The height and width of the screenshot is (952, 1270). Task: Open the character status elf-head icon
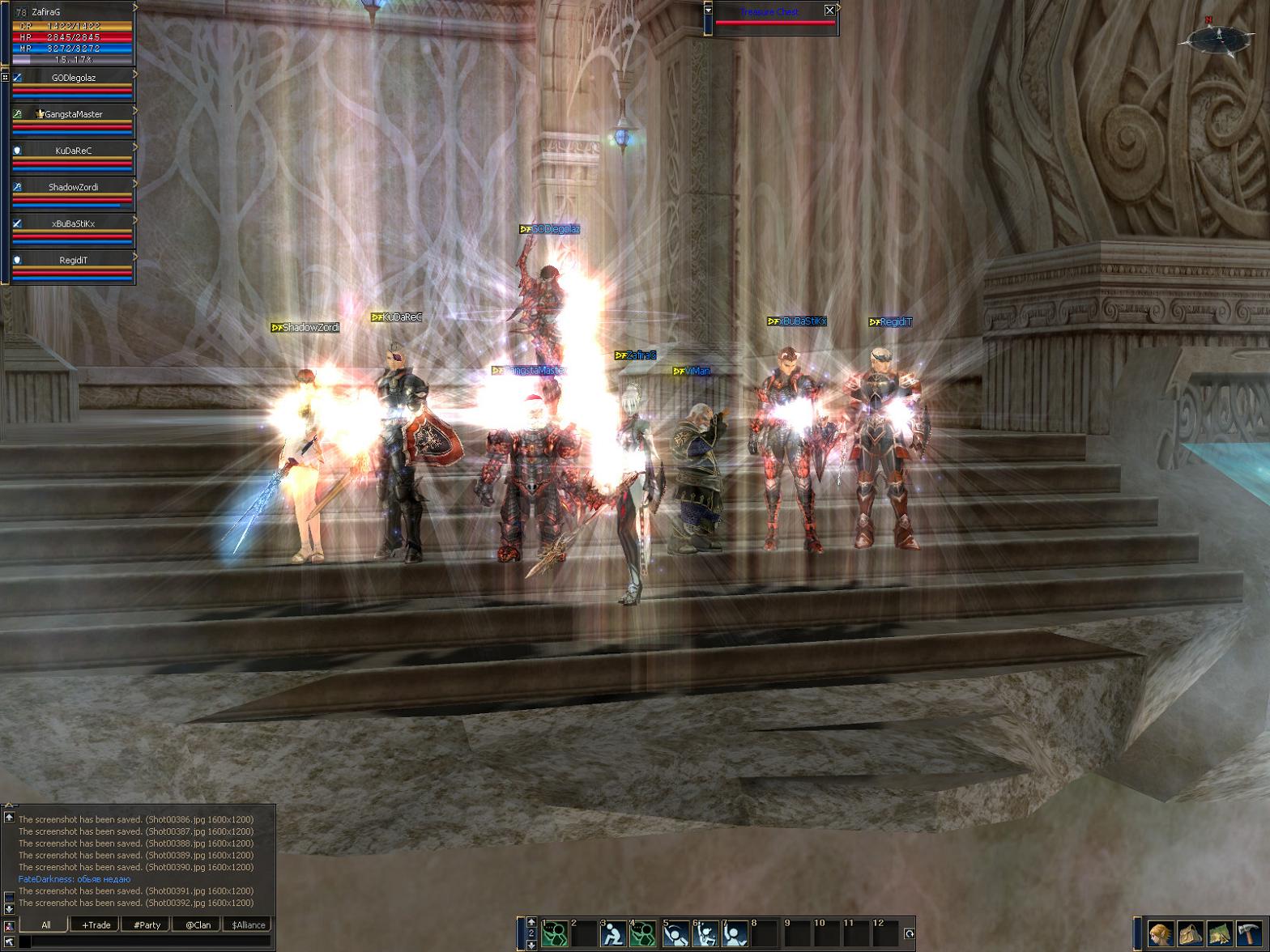[1160, 934]
